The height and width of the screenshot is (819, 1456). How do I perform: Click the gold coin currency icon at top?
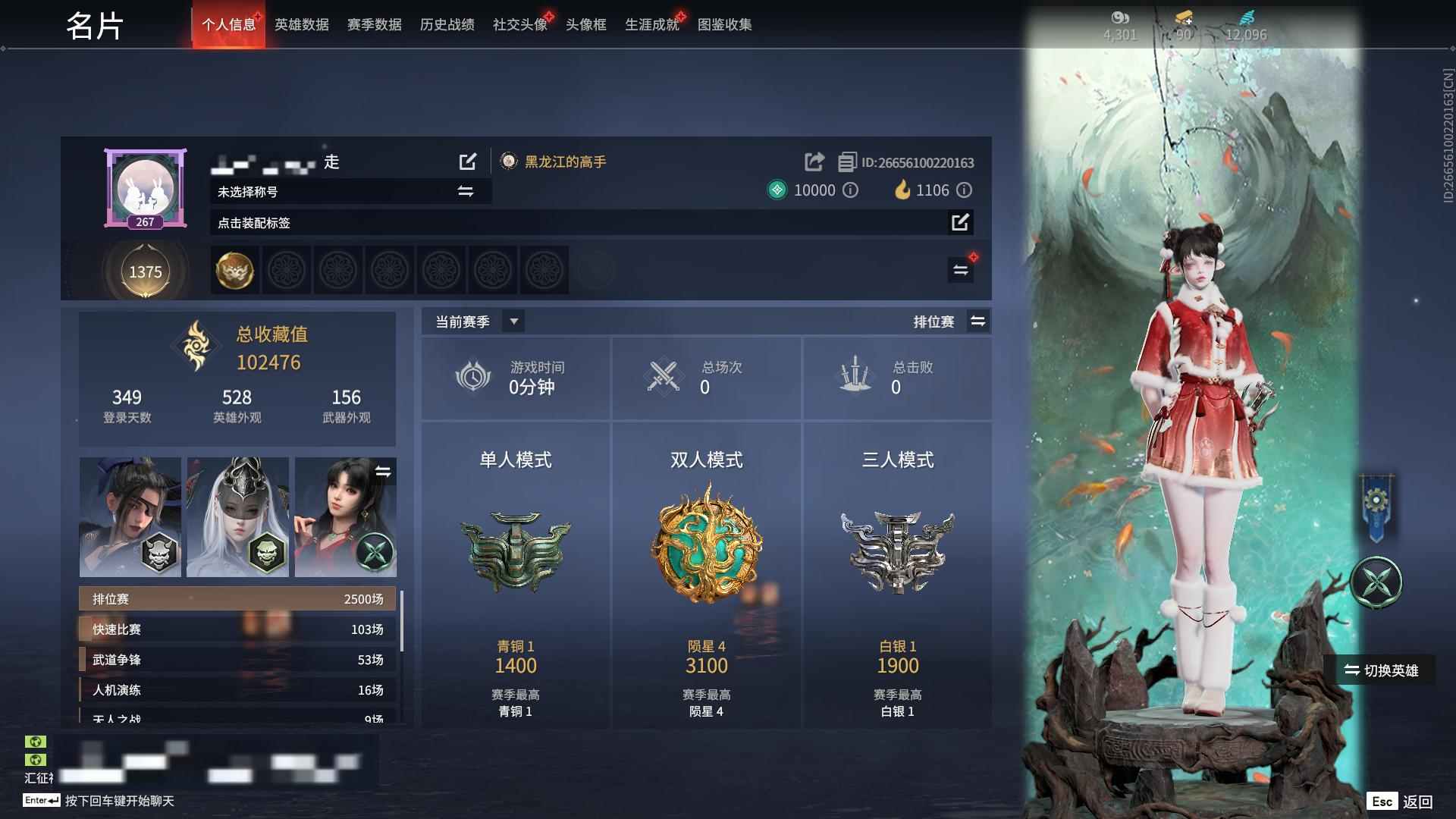pyautogui.click(x=1184, y=17)
